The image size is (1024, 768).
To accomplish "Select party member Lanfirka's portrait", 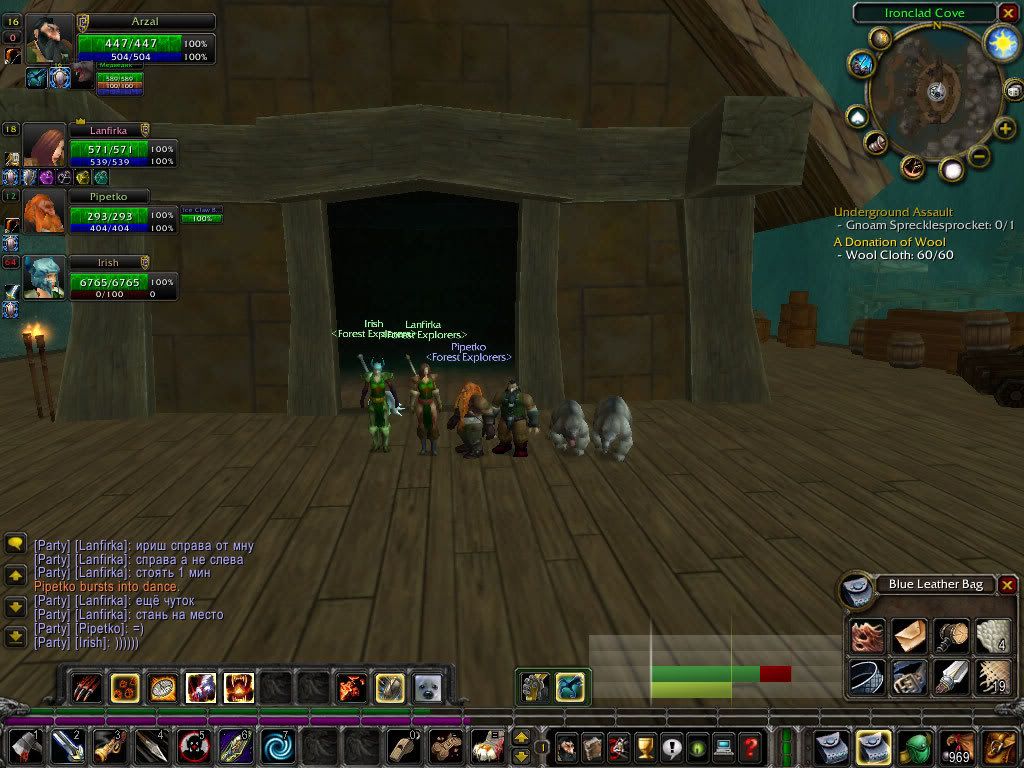I will pos(44,147).
